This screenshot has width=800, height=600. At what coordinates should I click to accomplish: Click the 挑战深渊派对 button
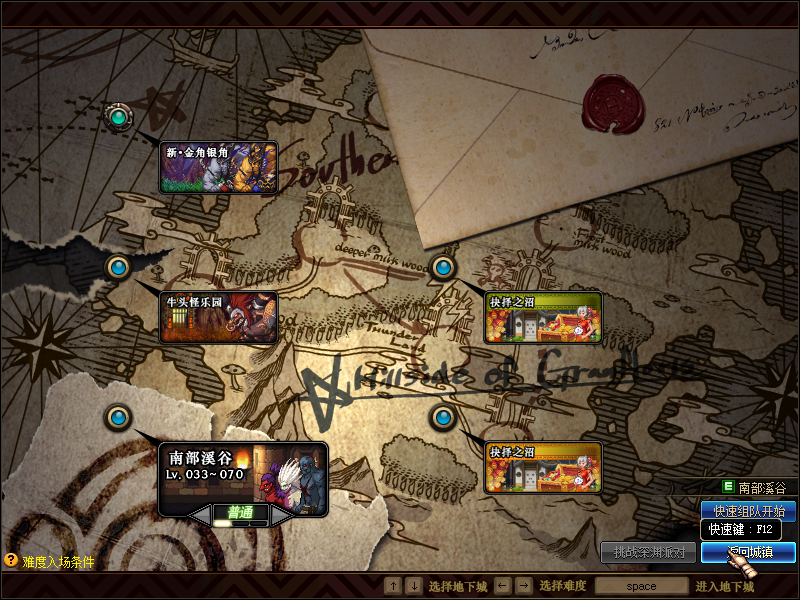tap(648, 551)
